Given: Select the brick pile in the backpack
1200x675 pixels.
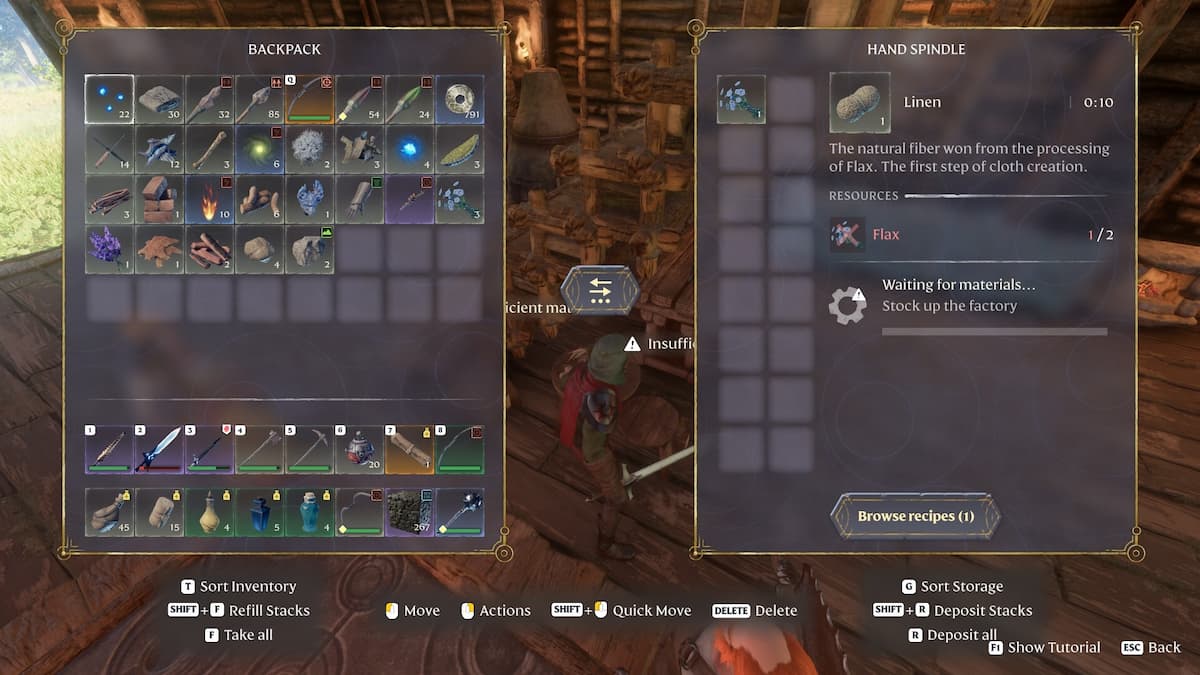Looking at the screenshot, I should [x=159, y=199].
